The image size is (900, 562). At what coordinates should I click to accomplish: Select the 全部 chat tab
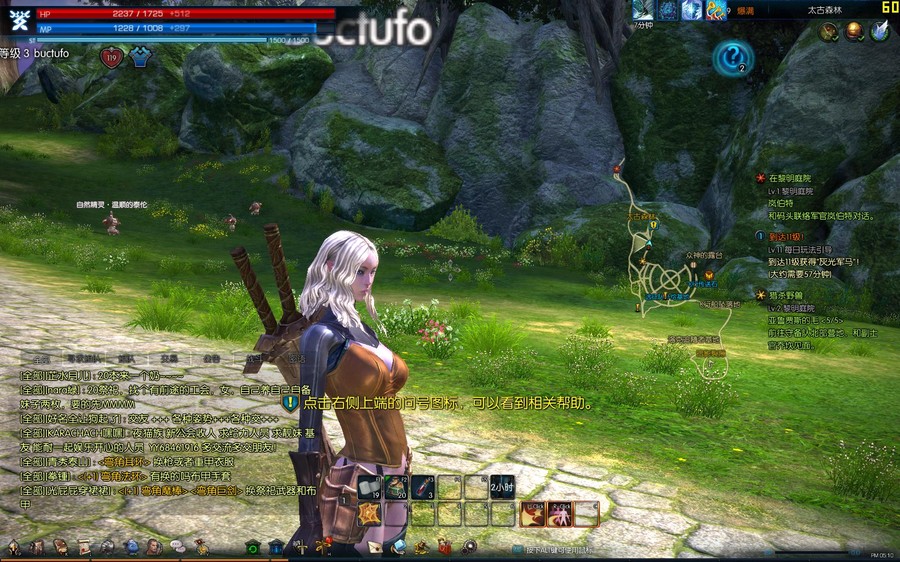[x=41, y=358]
